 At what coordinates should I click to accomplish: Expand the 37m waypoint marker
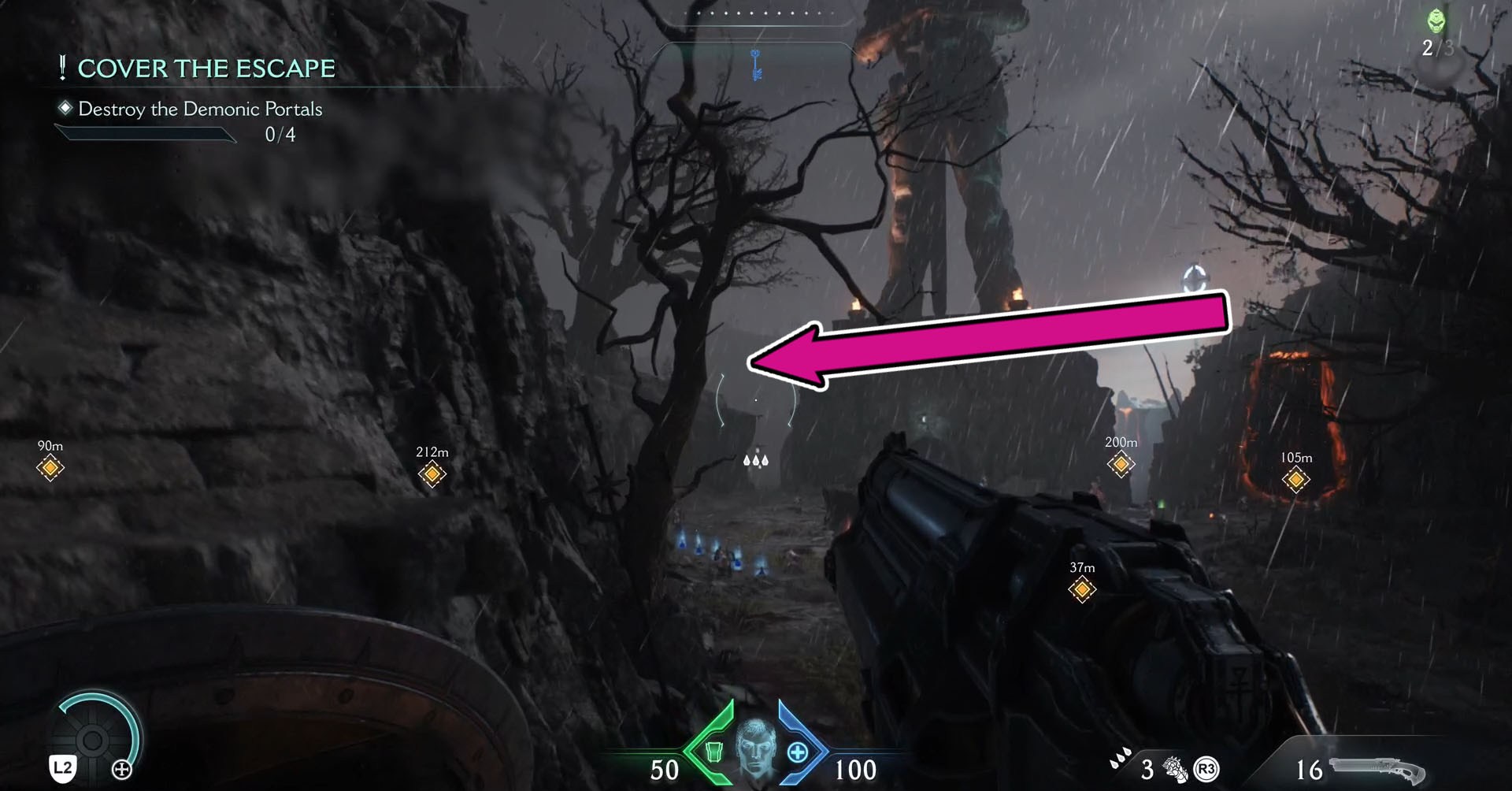click(x=1081, y=589)
